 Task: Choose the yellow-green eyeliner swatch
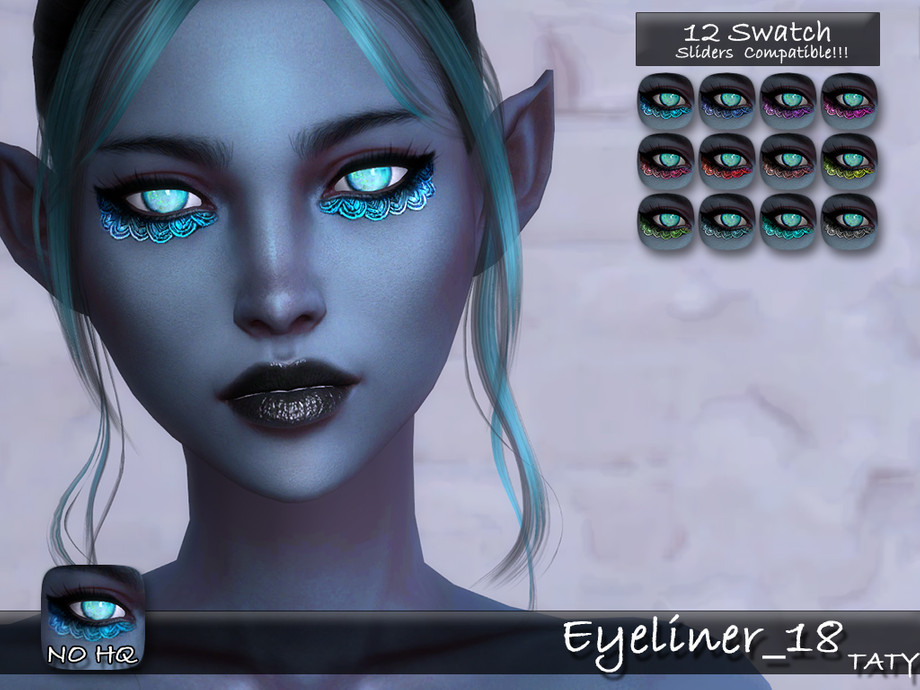[x=848, y=160]
